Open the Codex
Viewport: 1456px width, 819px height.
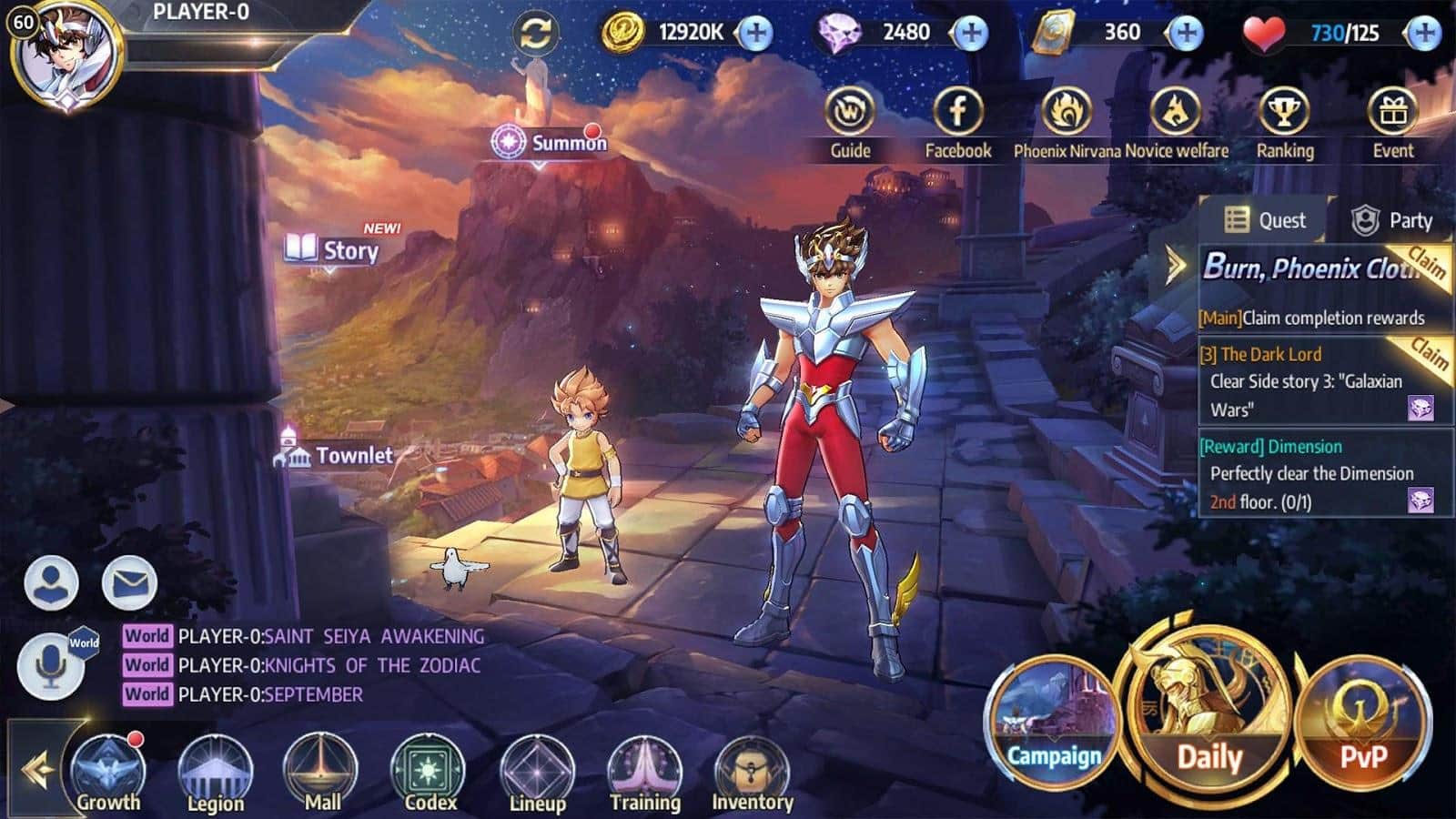click(x=430, y=773)
